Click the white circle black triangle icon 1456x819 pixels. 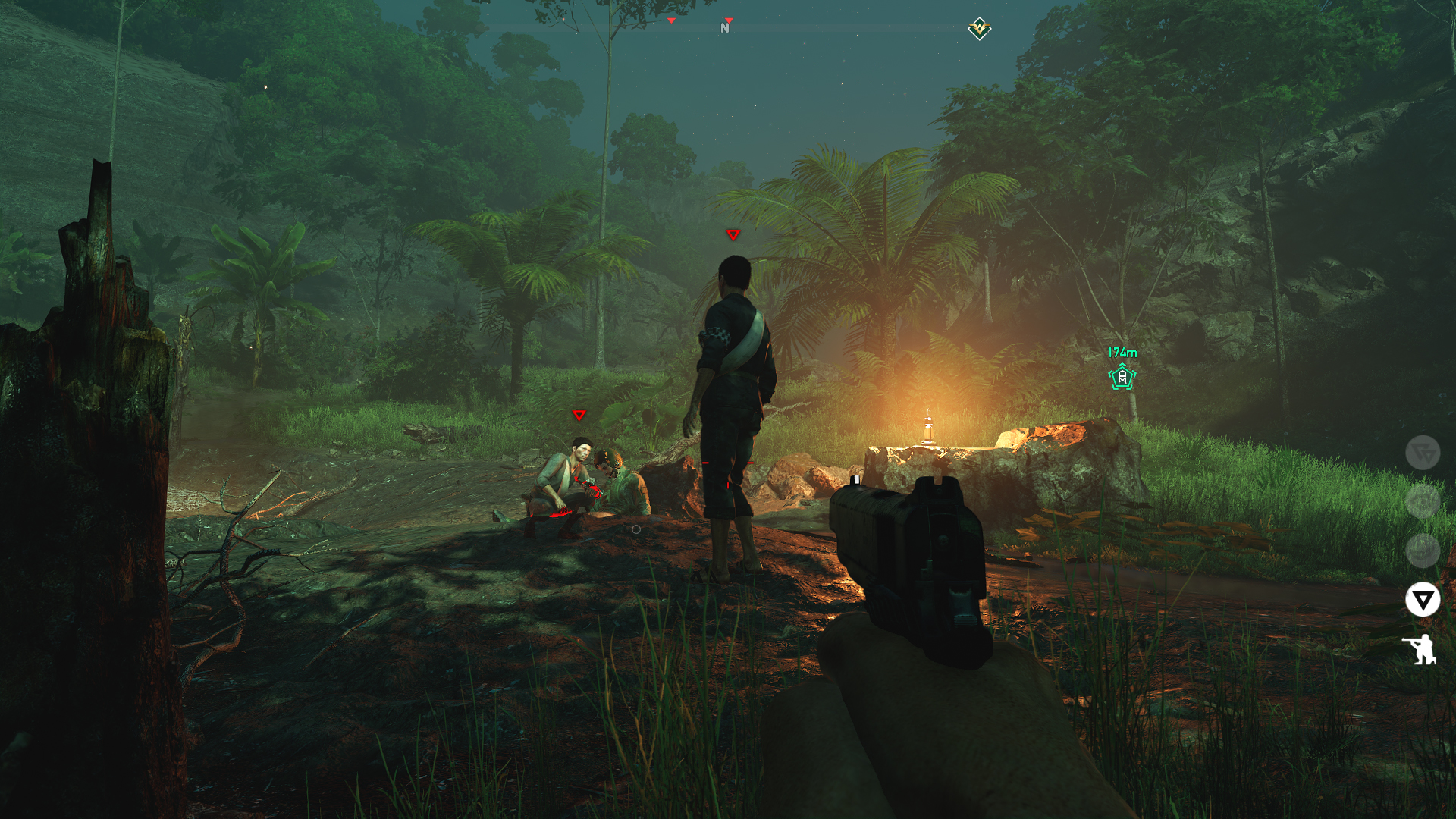click(1422, 600)
